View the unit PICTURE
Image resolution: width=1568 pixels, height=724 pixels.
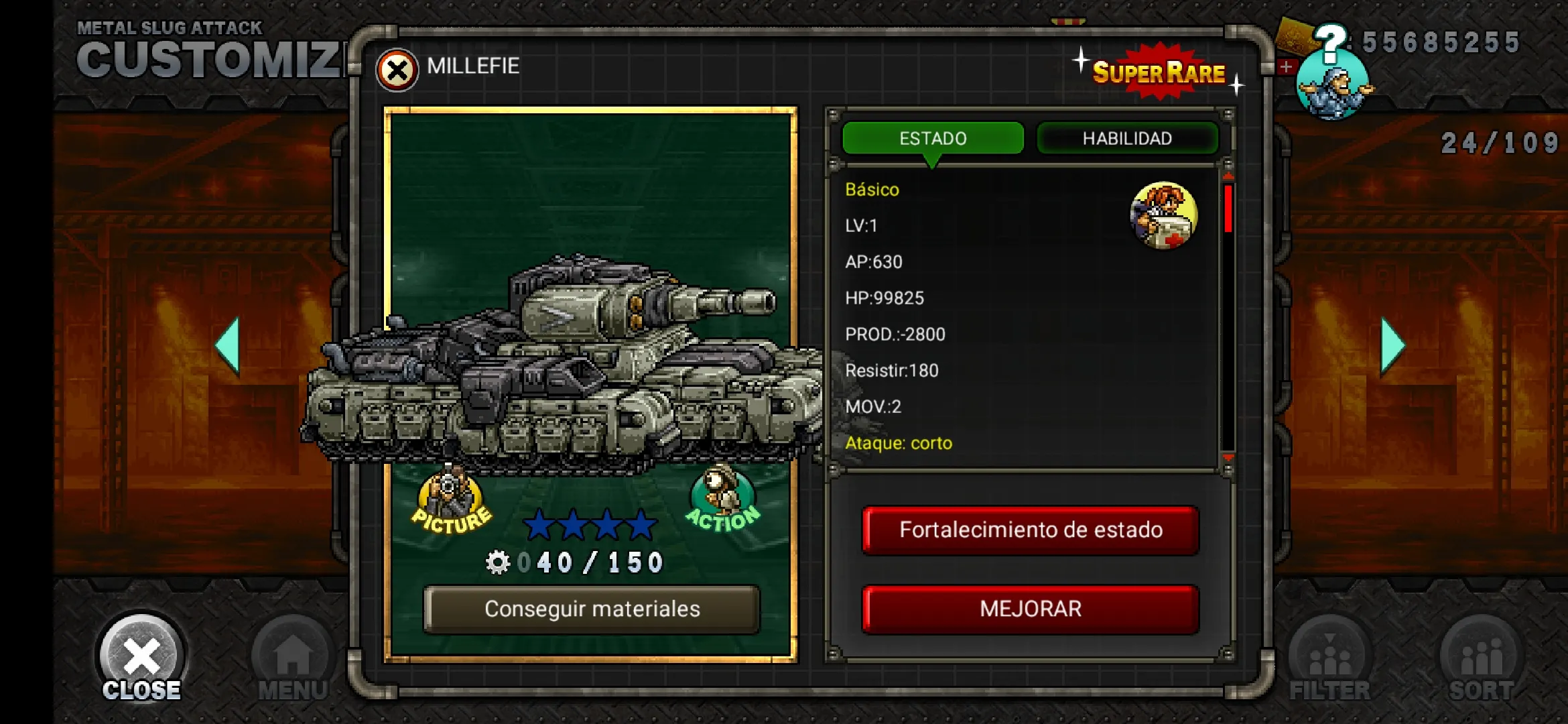tap(451, 504)
